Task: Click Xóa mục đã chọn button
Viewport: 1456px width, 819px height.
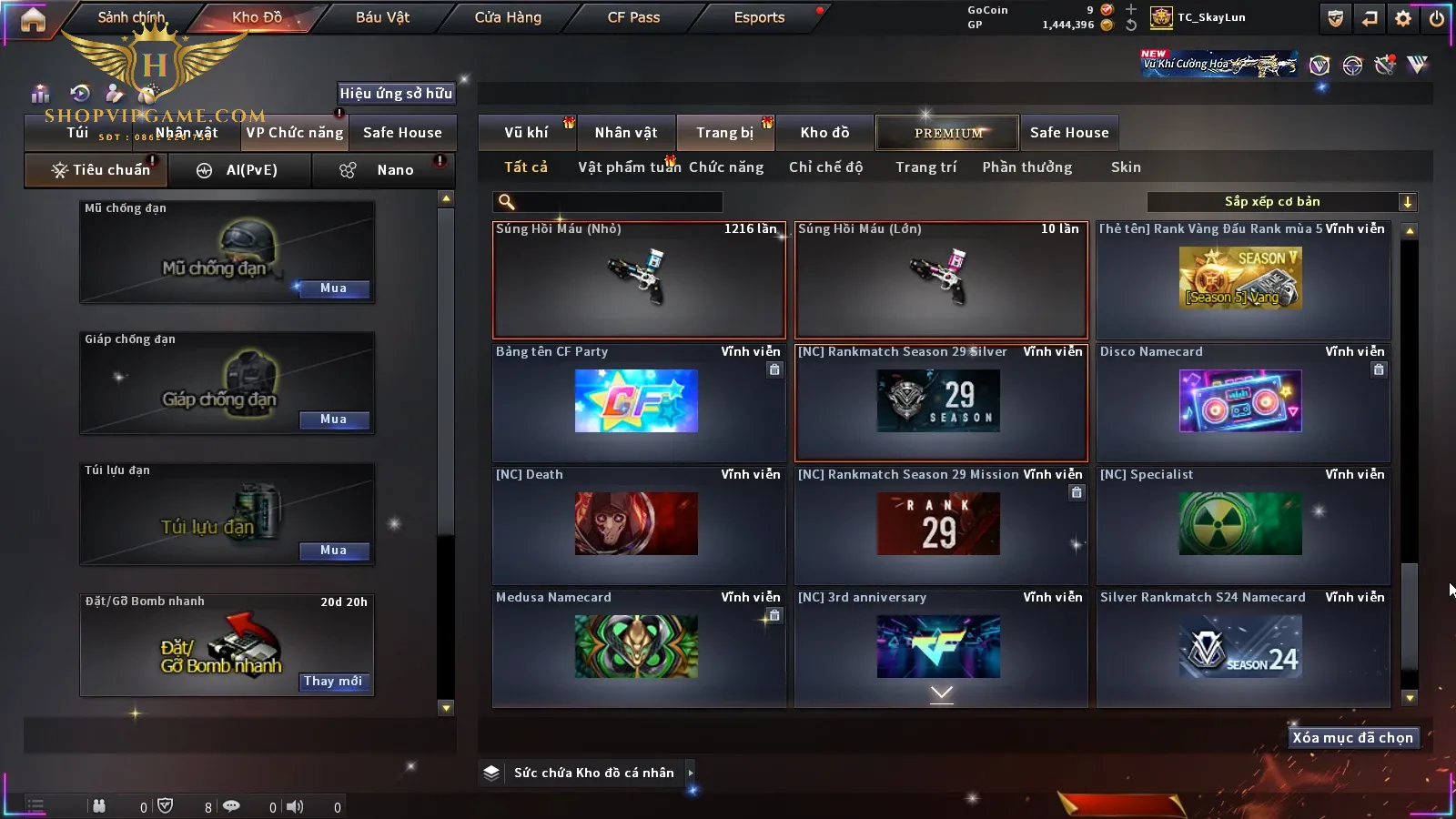Action: point(1352,738)
